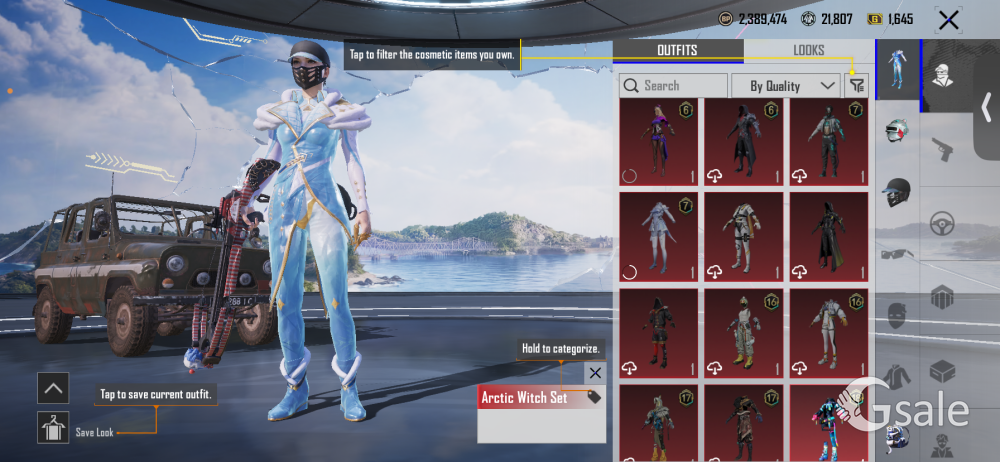
Task: Collapse the side panel with the arrow
Action: click(x=986, y=106)
